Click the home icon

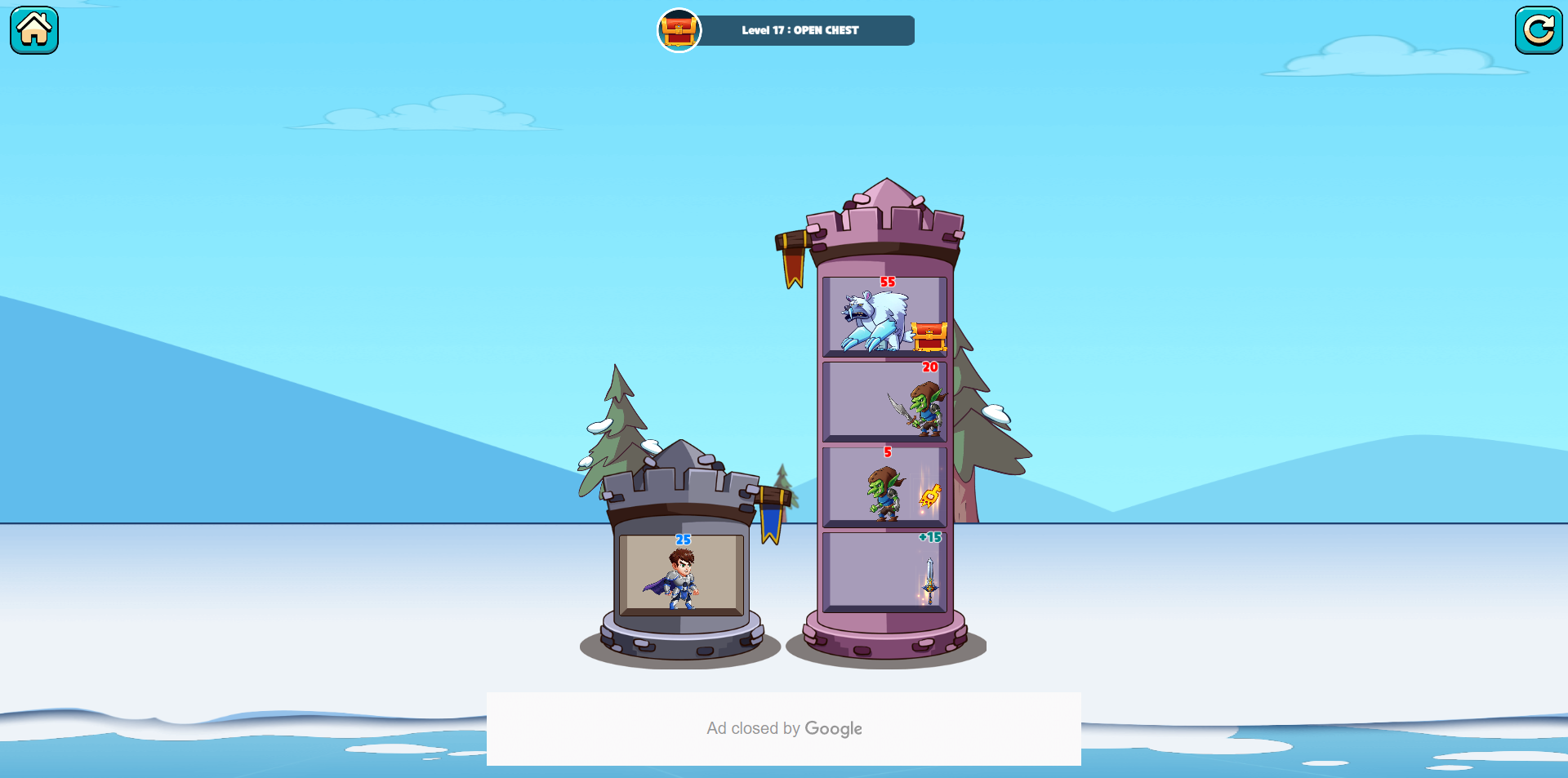(33, 30)
